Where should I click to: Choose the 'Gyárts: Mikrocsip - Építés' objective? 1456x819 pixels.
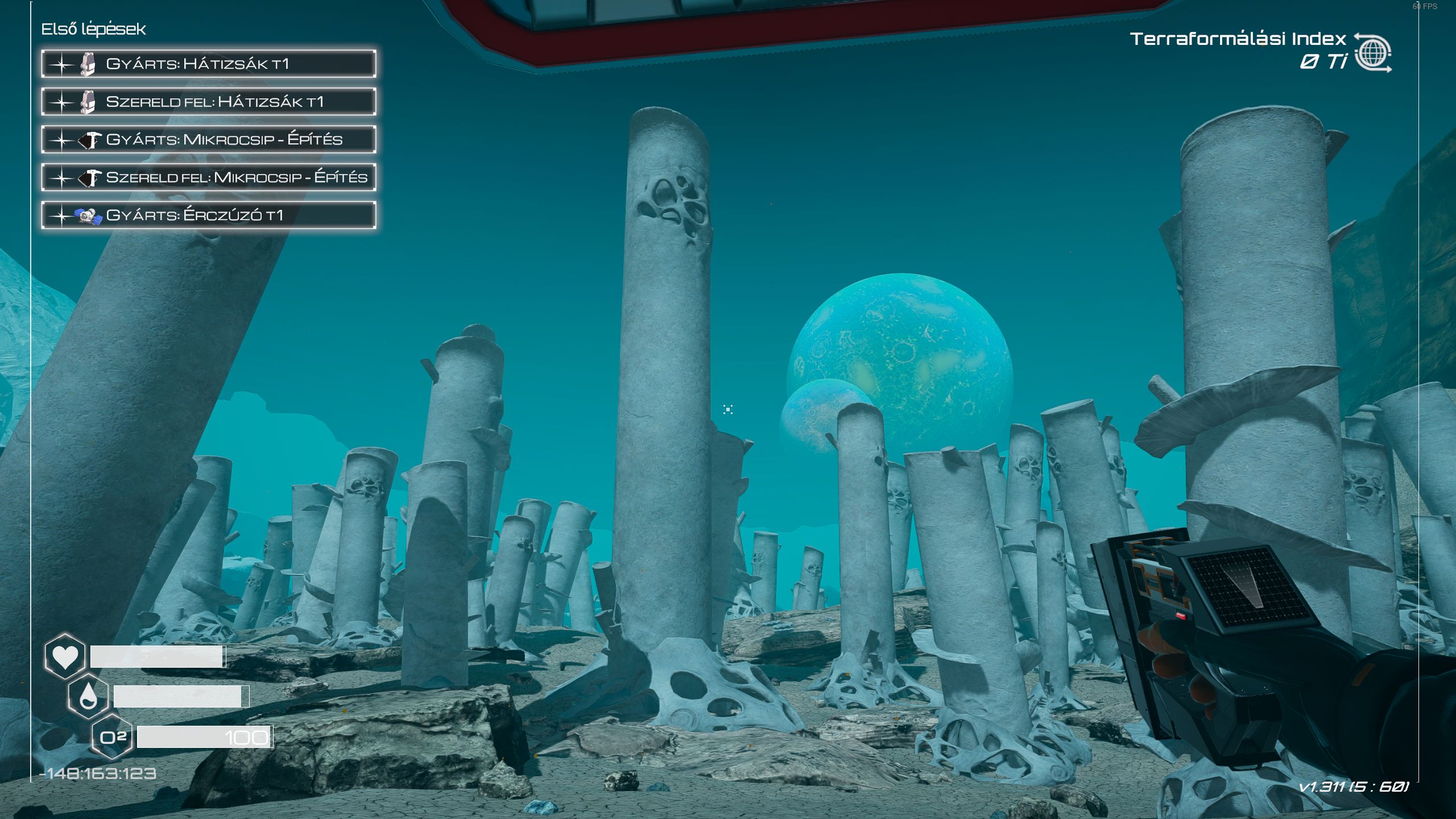click(x=208, y=140)
